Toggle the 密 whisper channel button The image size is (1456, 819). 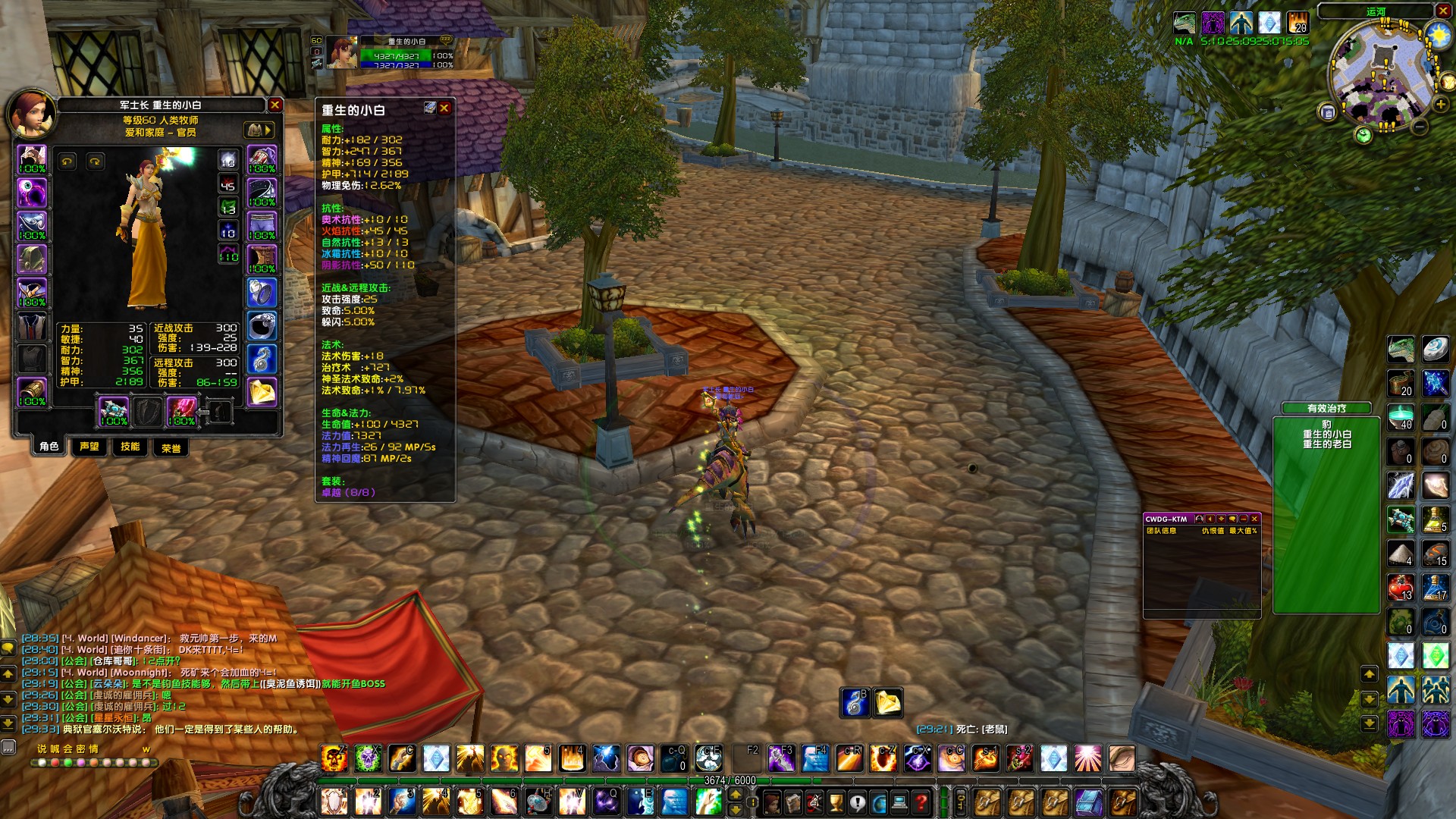81,748
